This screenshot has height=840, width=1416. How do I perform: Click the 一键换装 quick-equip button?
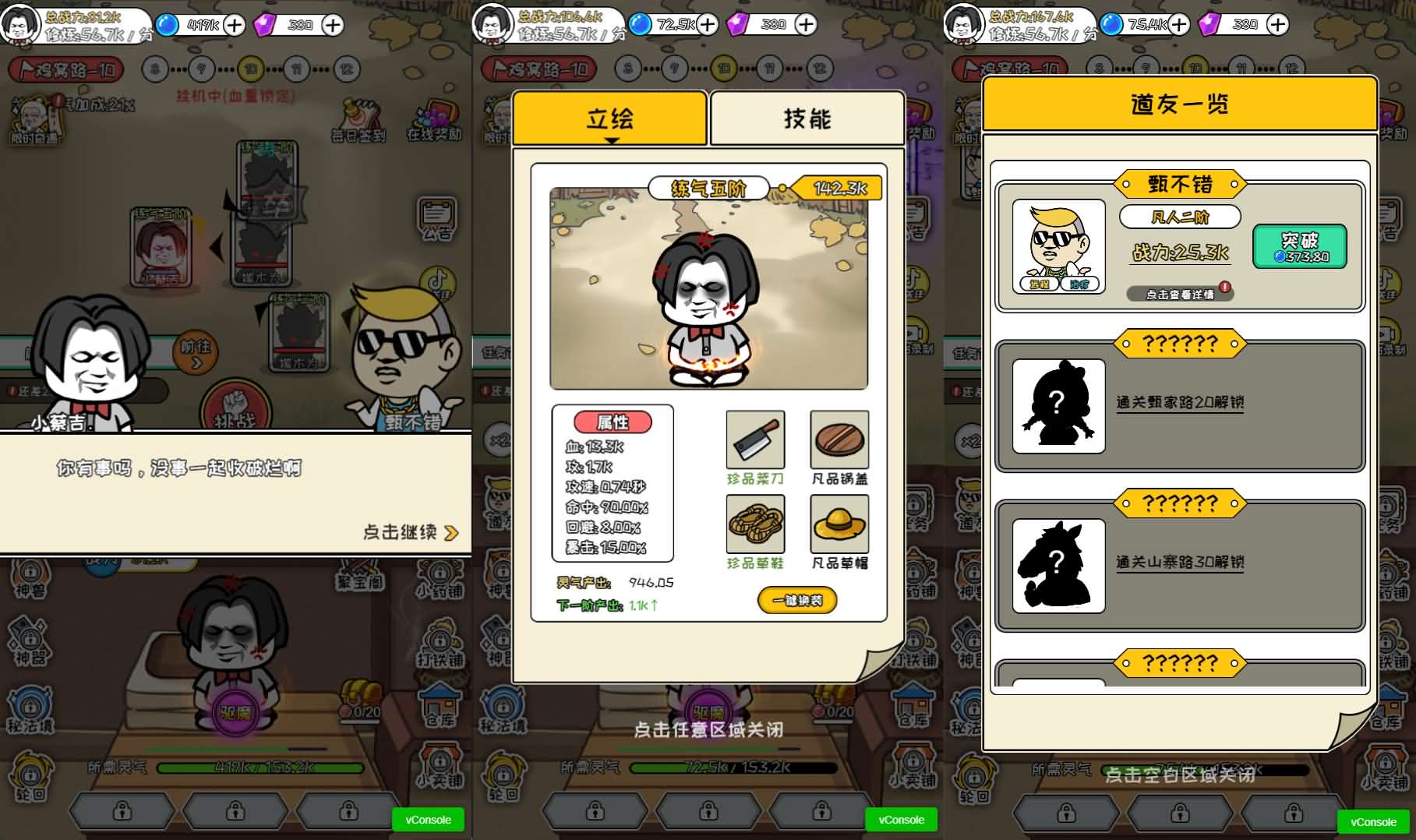pyautogui.click(x=797, y=600)
